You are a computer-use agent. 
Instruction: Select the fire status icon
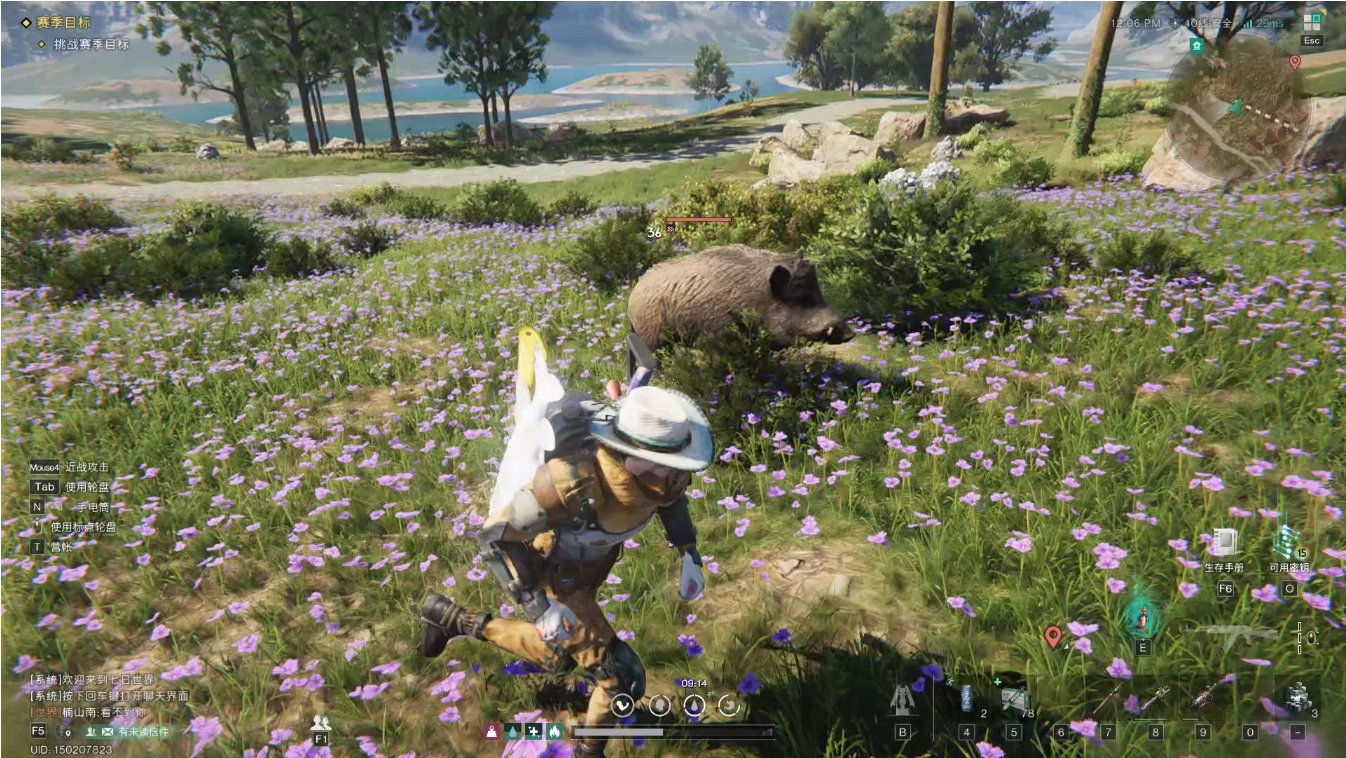552,731
